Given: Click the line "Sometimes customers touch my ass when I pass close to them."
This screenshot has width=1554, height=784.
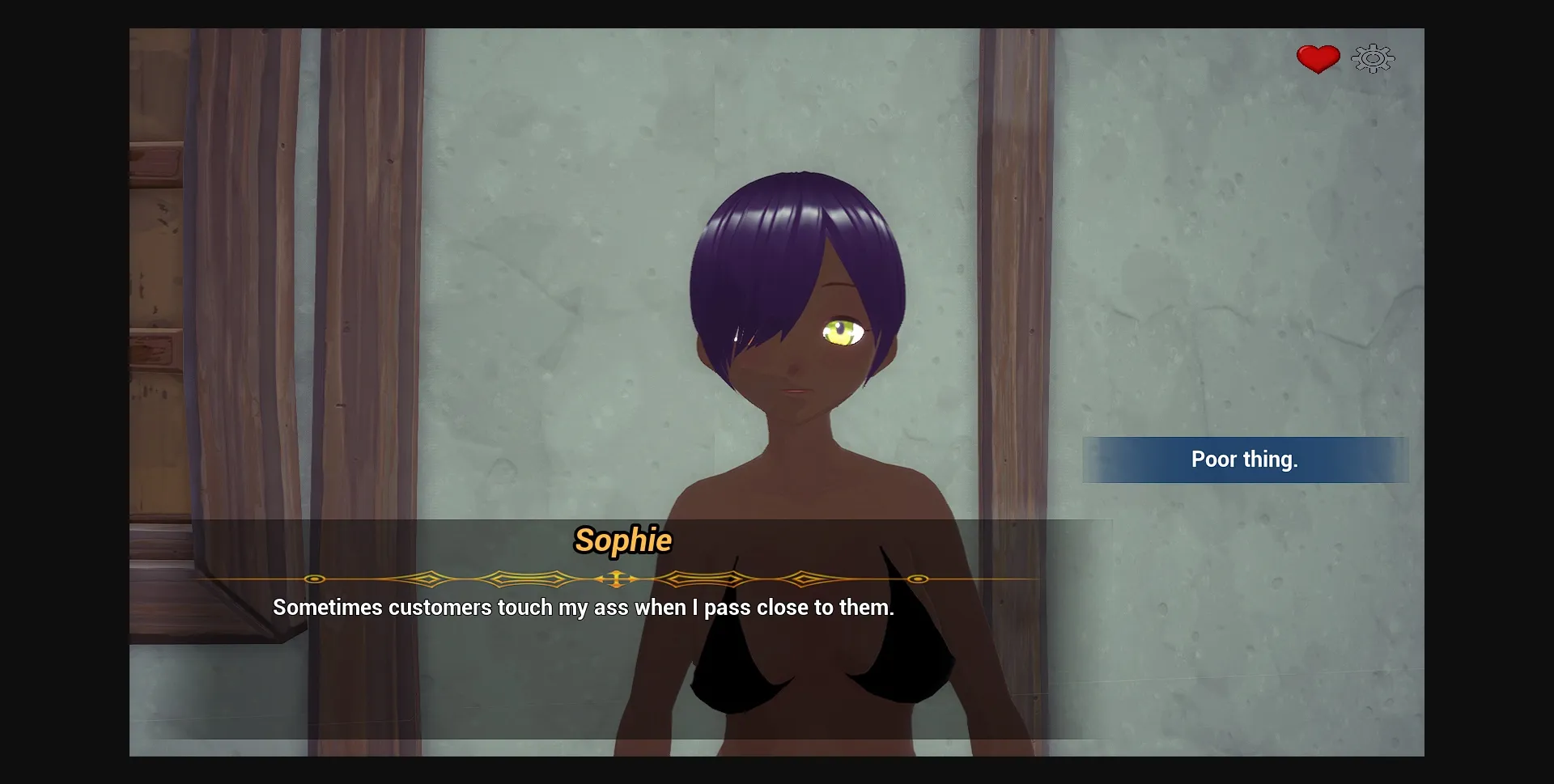Looking at the screenshot, I should (x=584, y=608).
